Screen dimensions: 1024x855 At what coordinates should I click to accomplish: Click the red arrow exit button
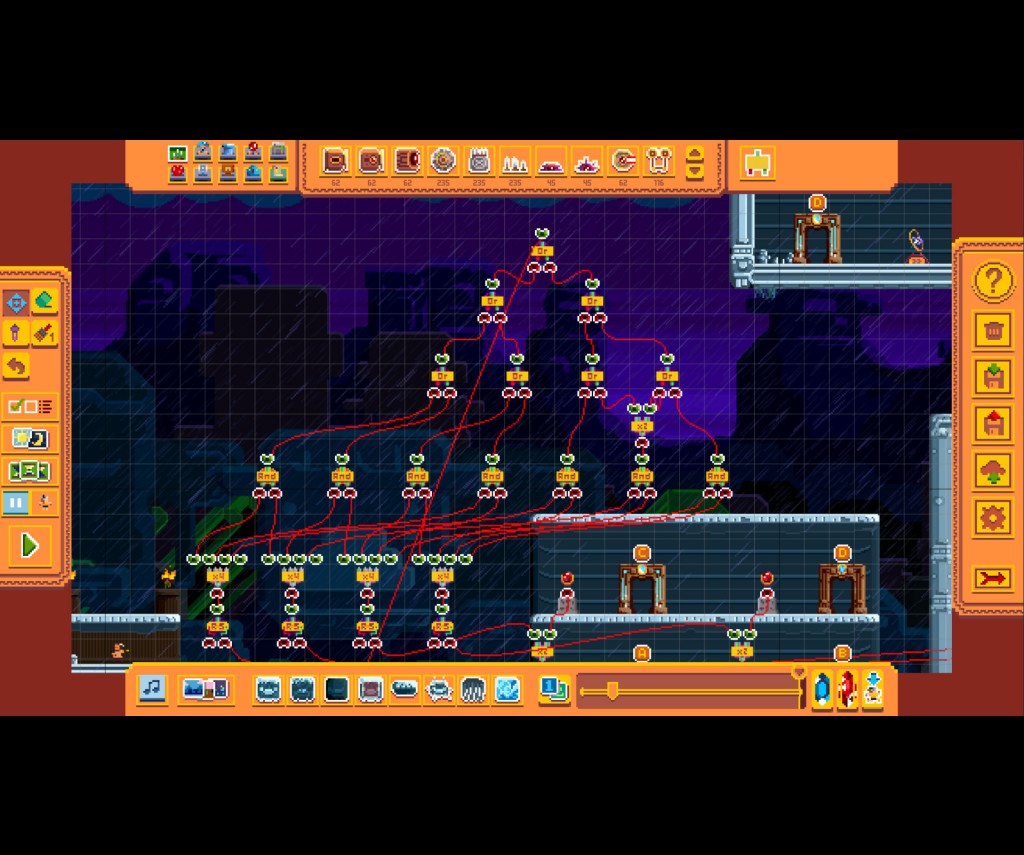pos(992,578)
